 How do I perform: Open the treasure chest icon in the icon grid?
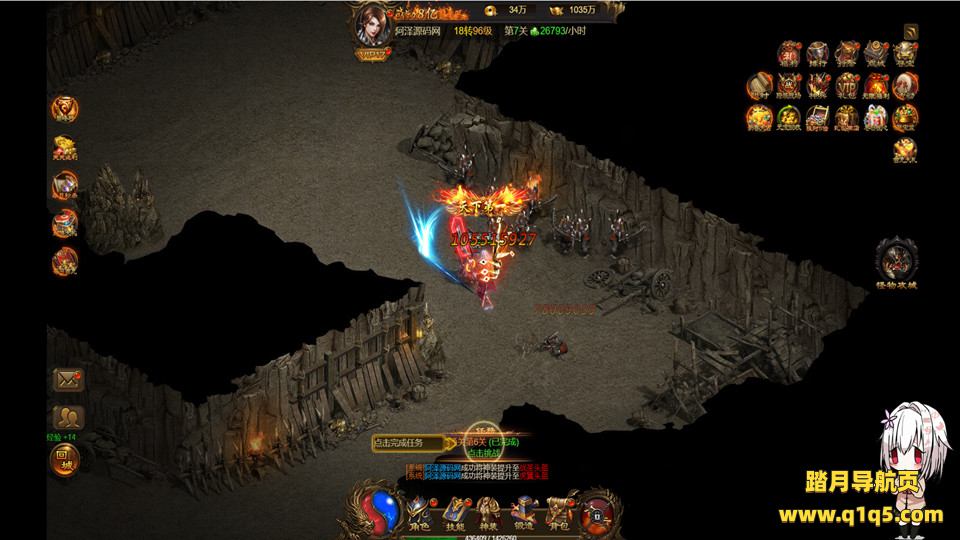(x=820, y=116)
